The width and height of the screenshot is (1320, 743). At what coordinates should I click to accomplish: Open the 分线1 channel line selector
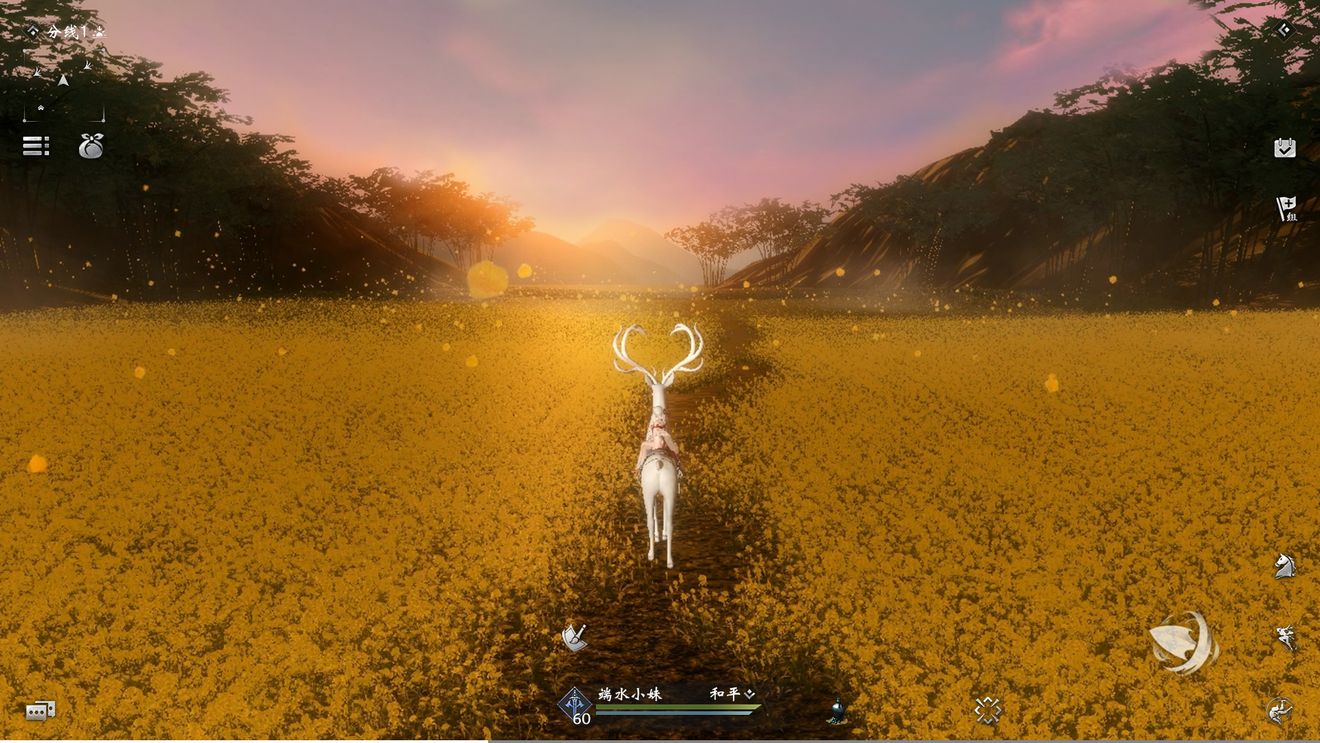[x=66, y=32]
